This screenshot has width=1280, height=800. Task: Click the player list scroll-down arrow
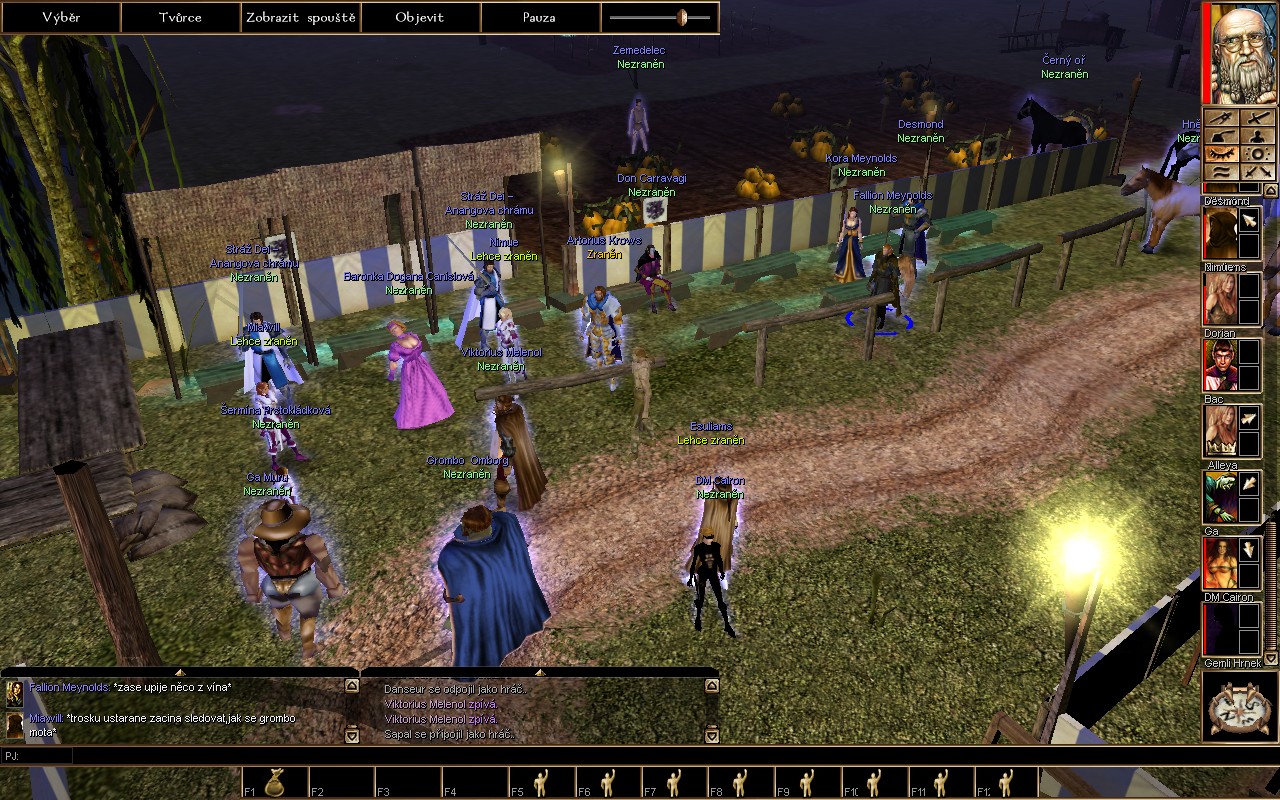(1272, 659)
